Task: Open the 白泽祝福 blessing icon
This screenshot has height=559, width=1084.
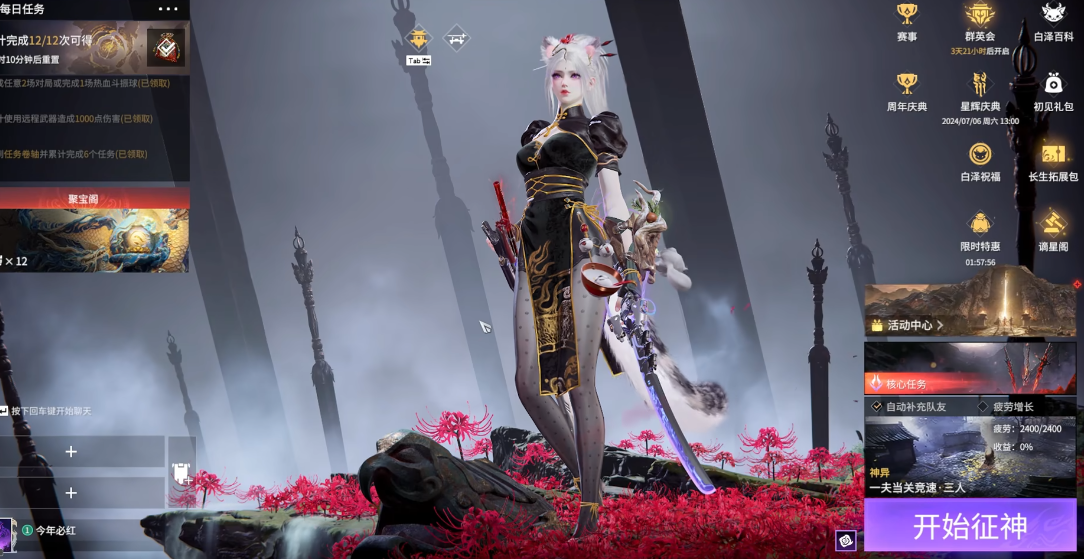Action: [x=980, y=160]
